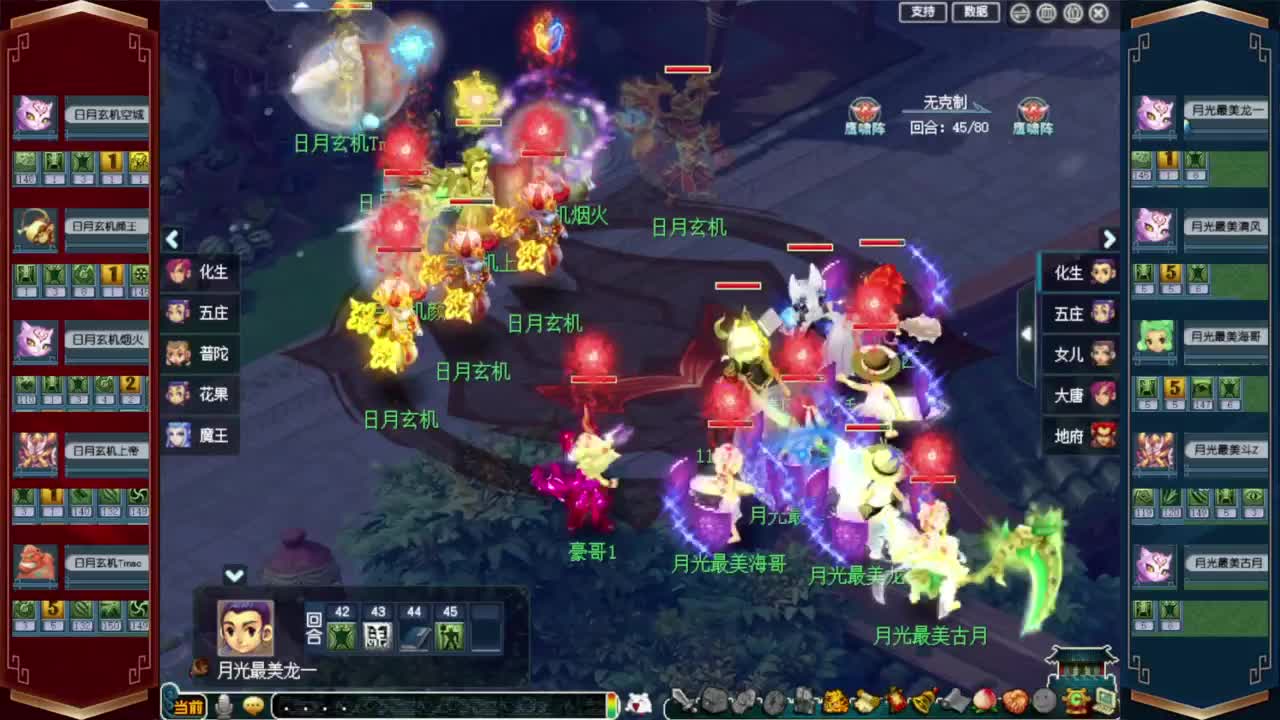The width and height of the screenshot is (1280, 720).
Task: Expand the right party list with the right arrow
Action: coord(1109,240)
